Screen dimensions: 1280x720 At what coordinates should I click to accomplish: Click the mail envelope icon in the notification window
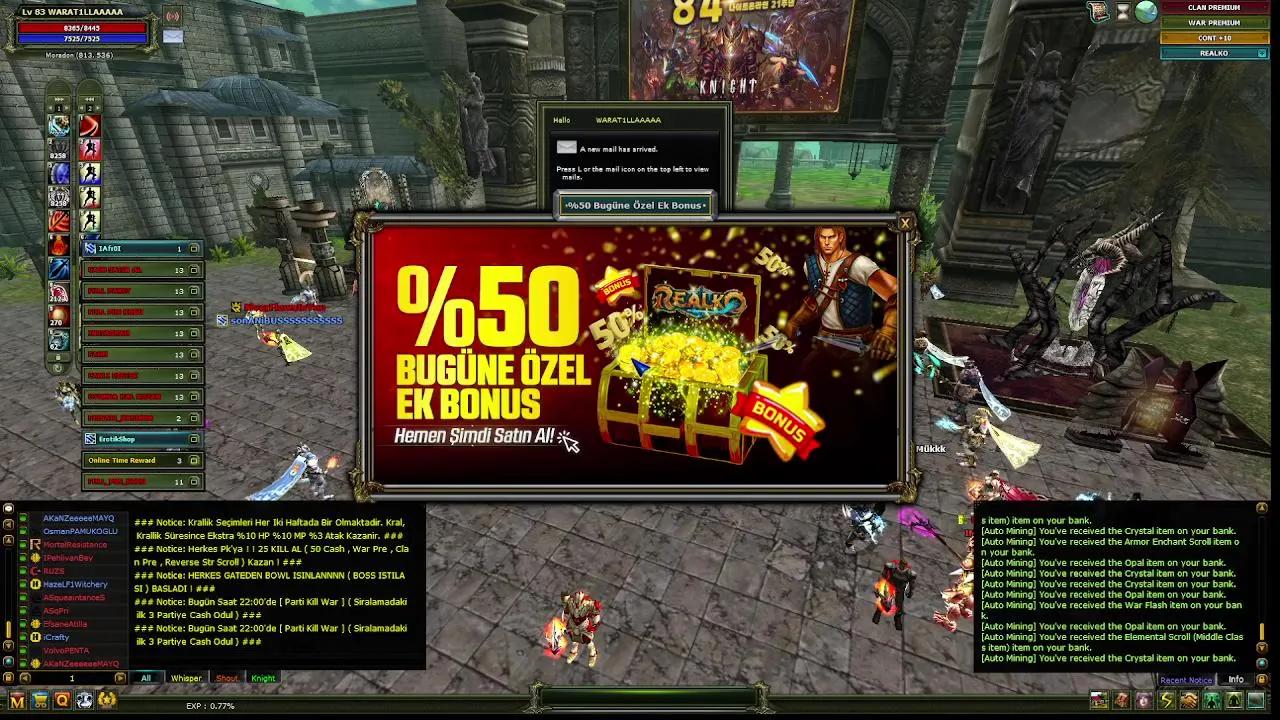[567, 147]
